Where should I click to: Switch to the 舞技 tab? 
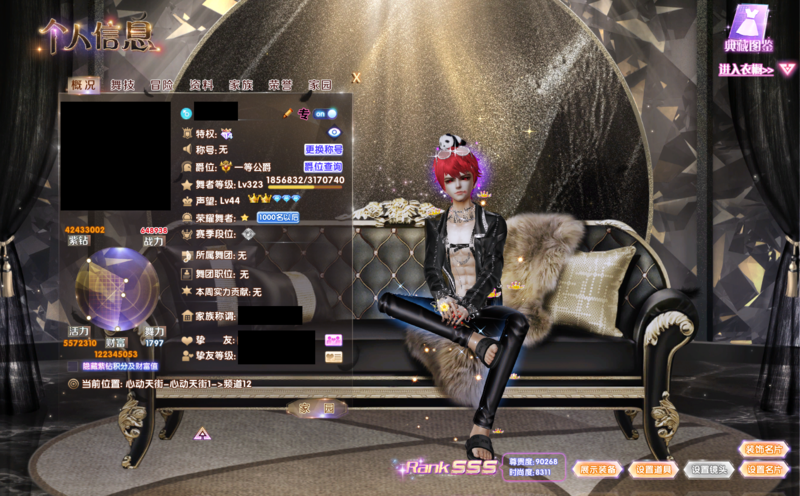(122, 85)
